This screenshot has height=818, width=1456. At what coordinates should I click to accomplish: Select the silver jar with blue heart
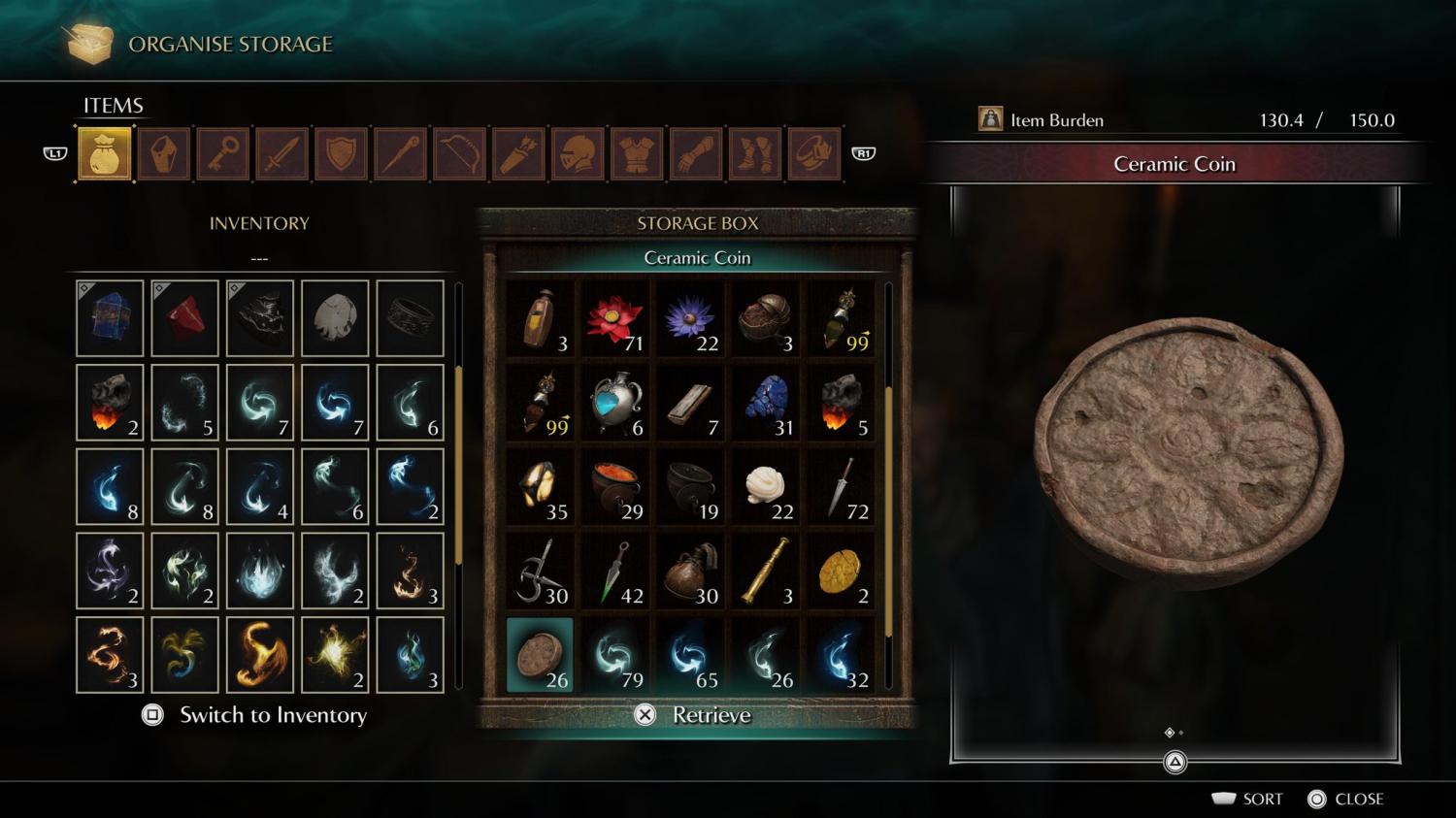pos(615,403)
